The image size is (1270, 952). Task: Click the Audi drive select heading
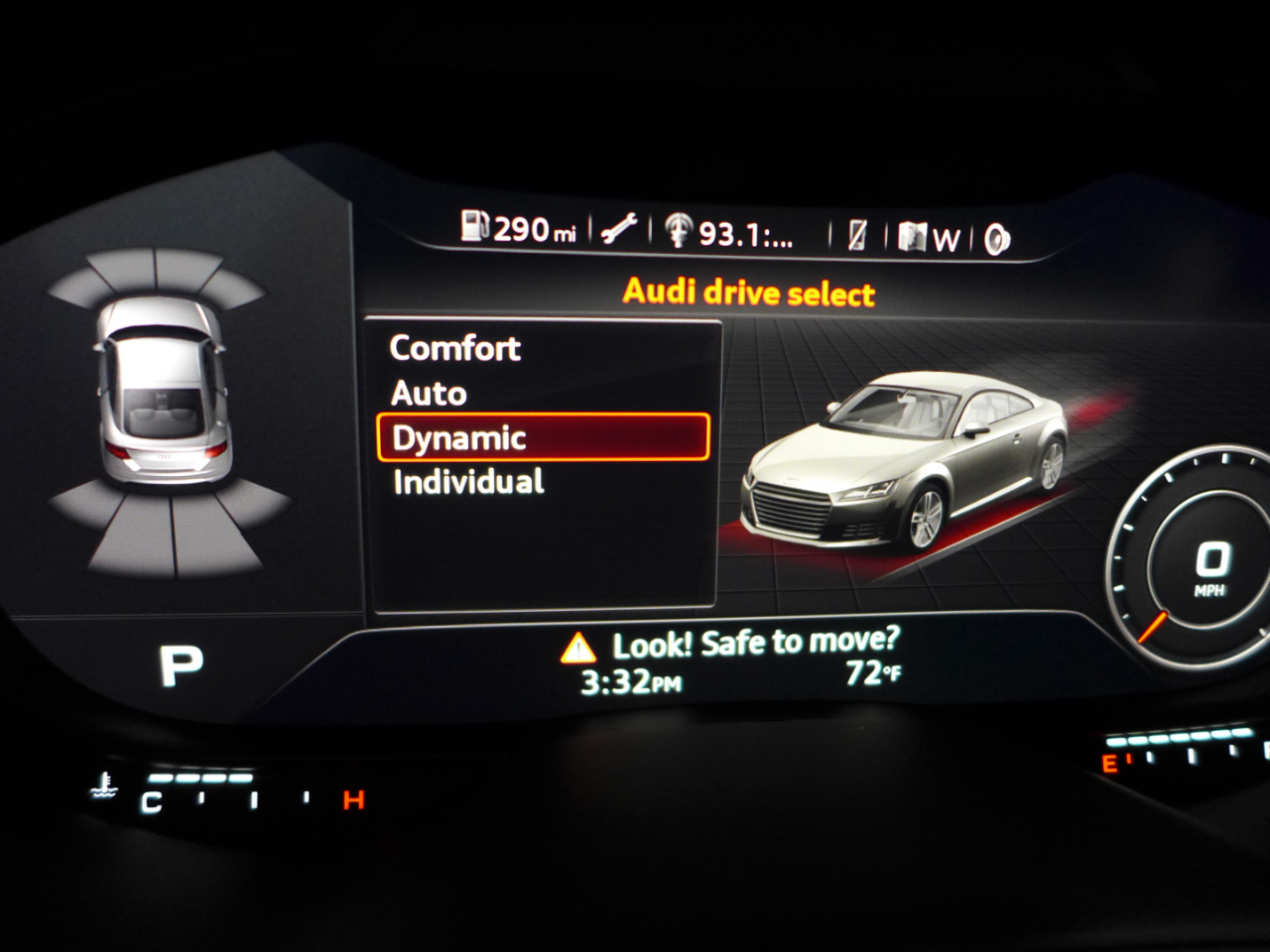point(749,293)
